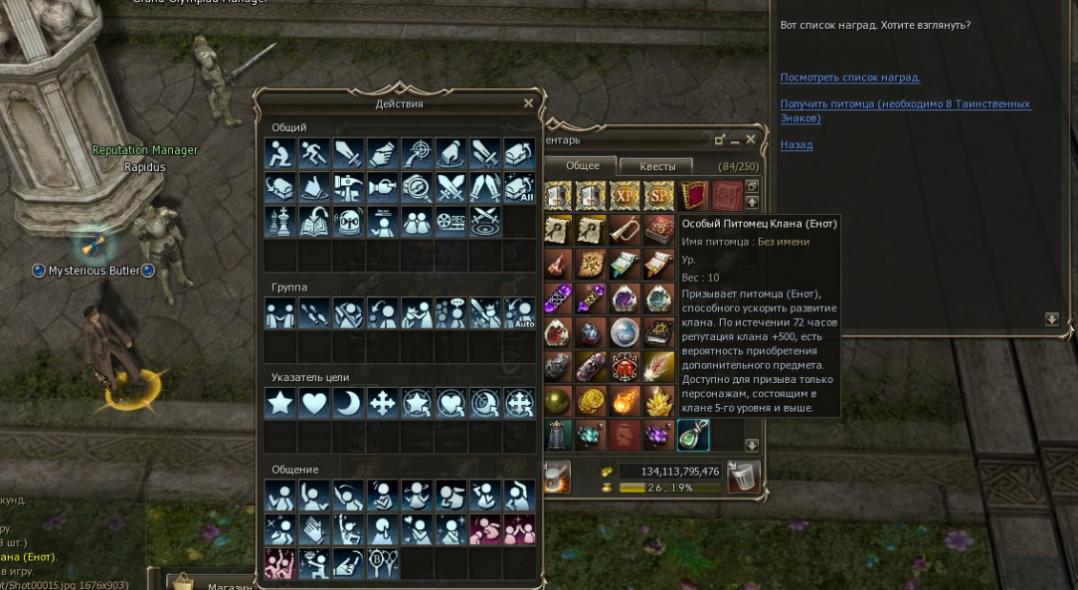
Task: Switch to the Квесты inventory tab
Action: [657, 166]
